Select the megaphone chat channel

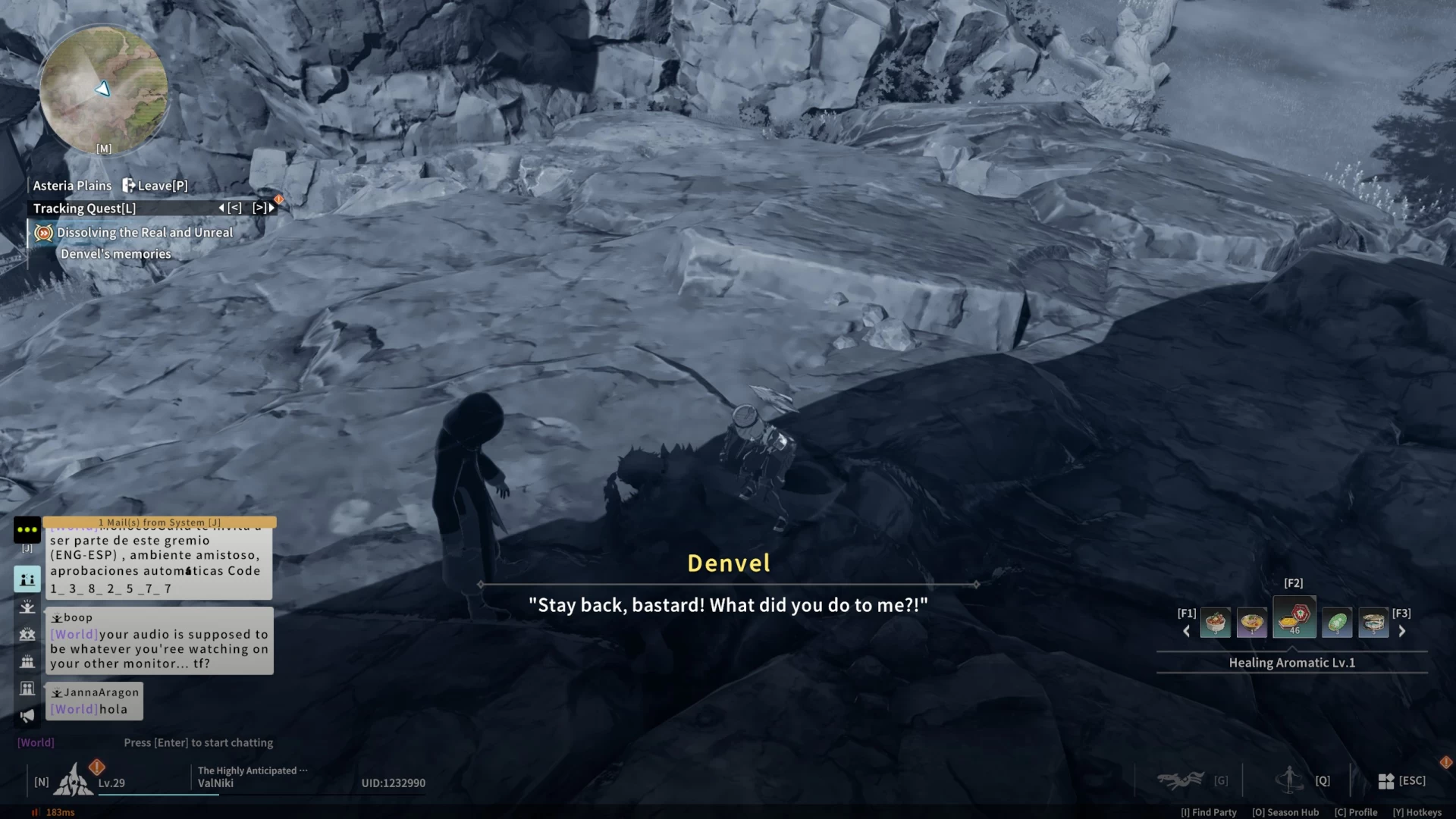[x=27, y=716]
